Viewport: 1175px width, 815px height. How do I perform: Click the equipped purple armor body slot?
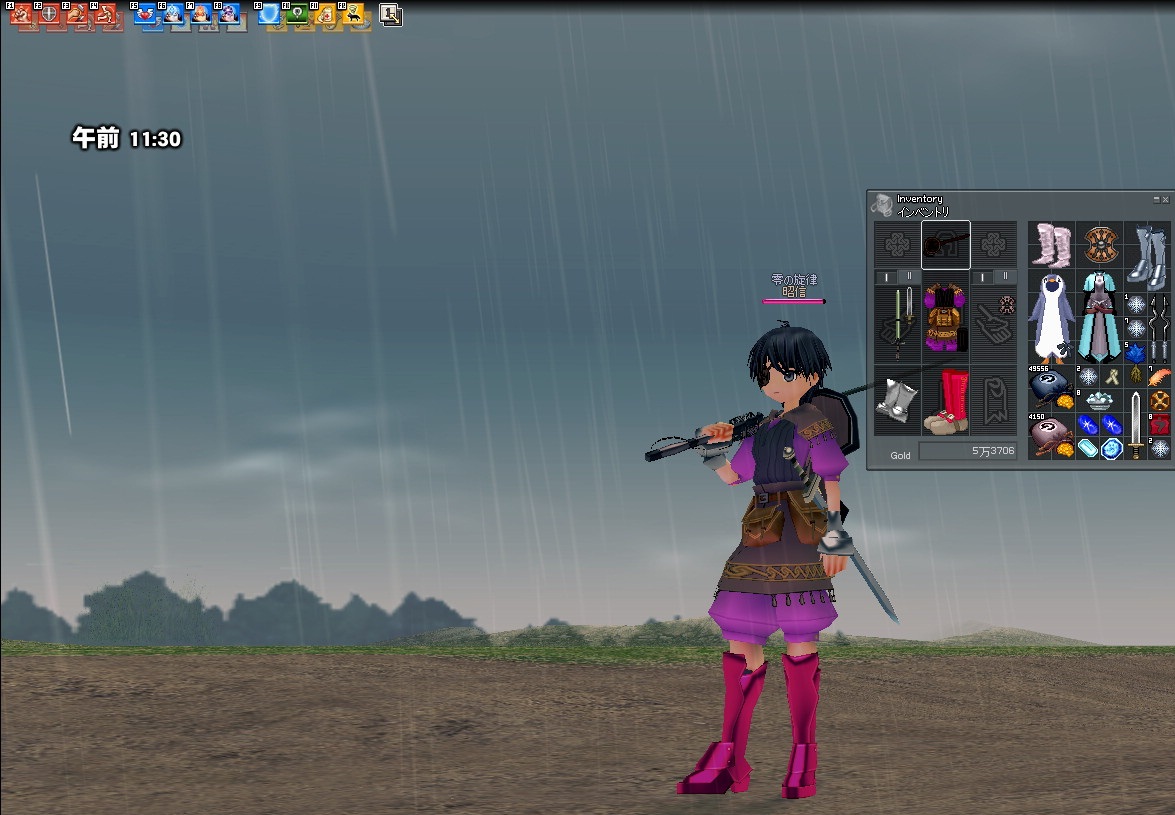945,318
